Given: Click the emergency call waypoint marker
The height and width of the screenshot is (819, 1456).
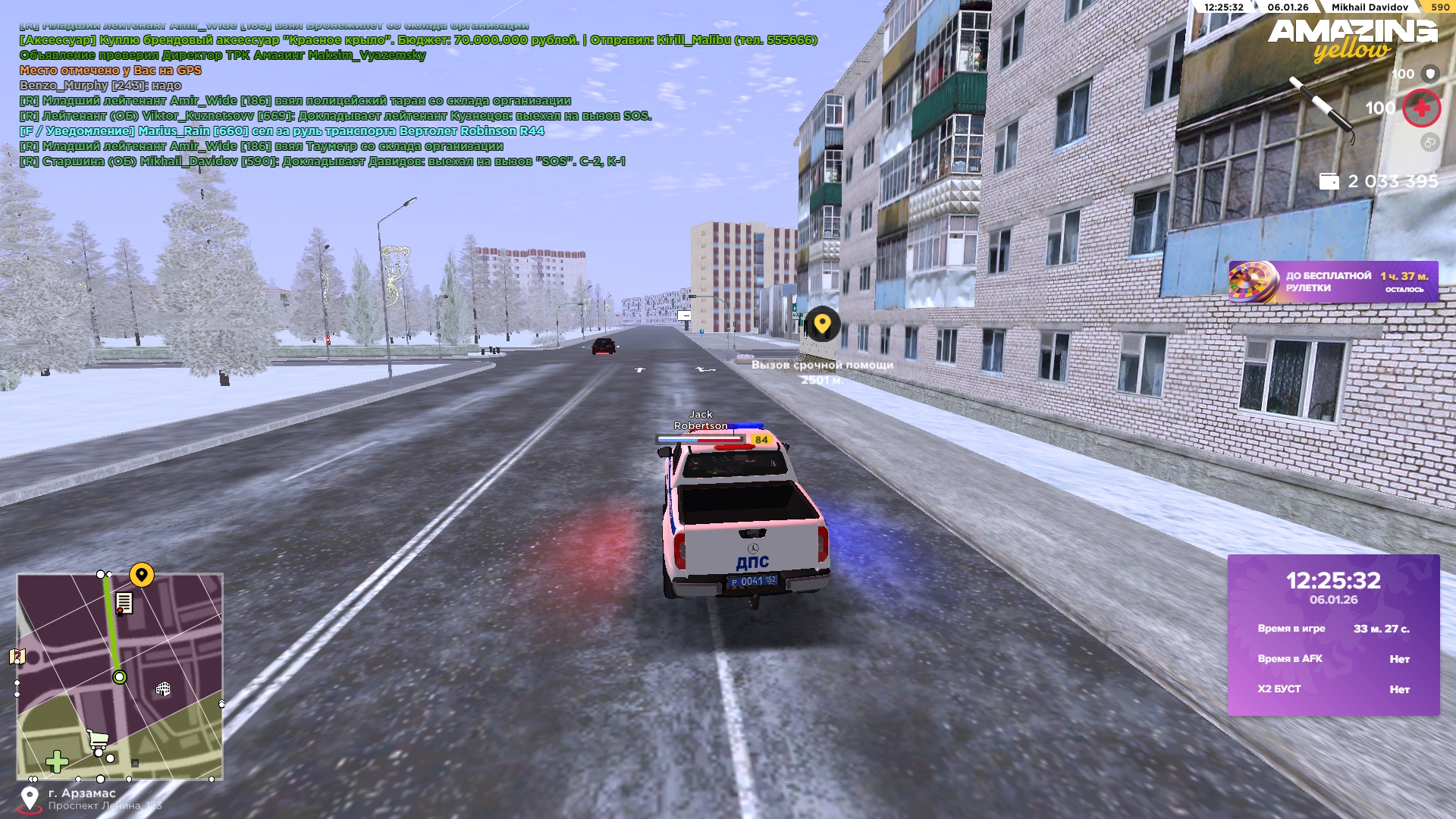Looking at the screenshot, I should coord(822,325).
